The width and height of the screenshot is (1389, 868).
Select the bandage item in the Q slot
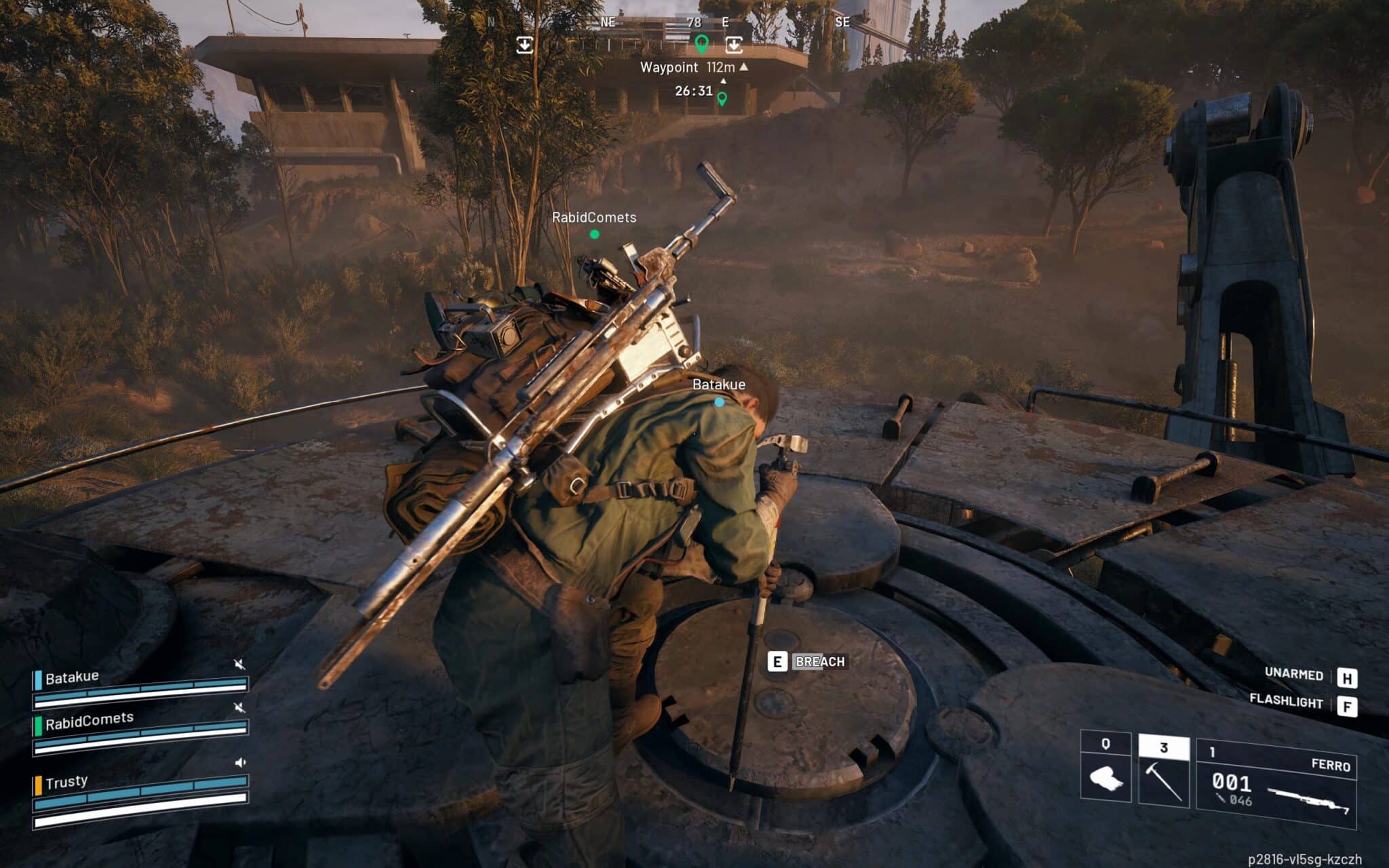pyautogui.click(x=1106, y=772)
